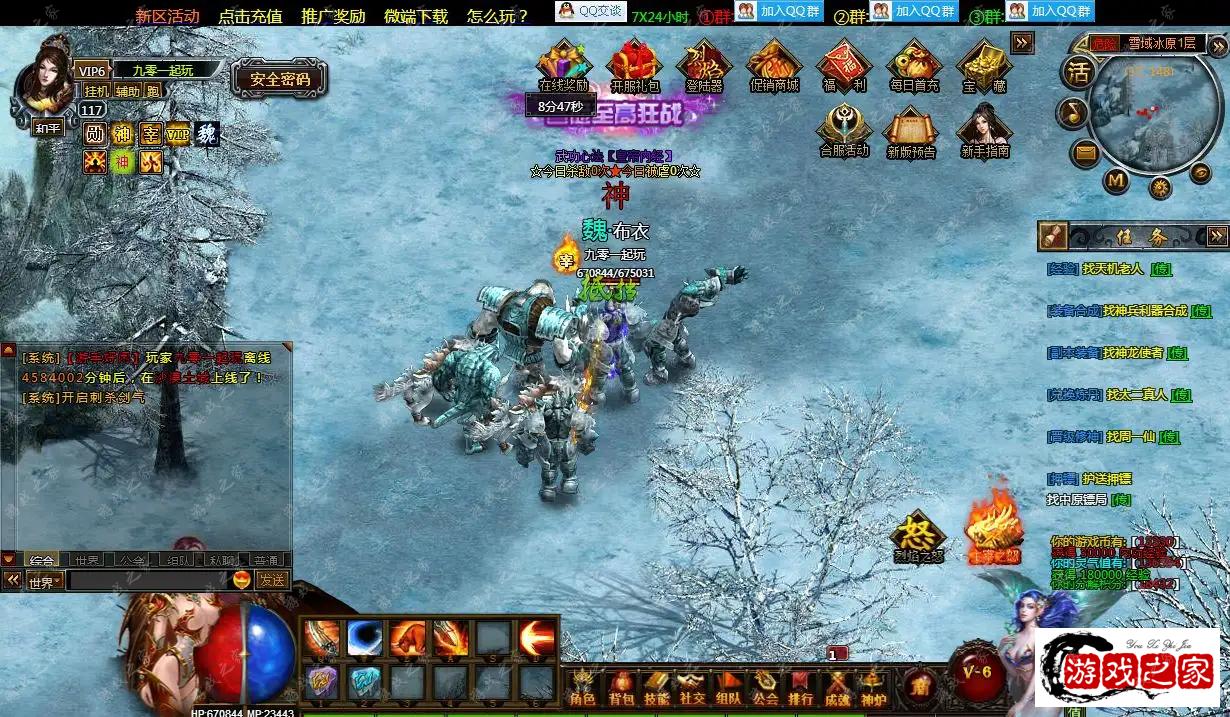This screenshot has height=717, width=1230.
Task: Toggle the 挂机 auto-battle button
Action: tap(96, 91)
